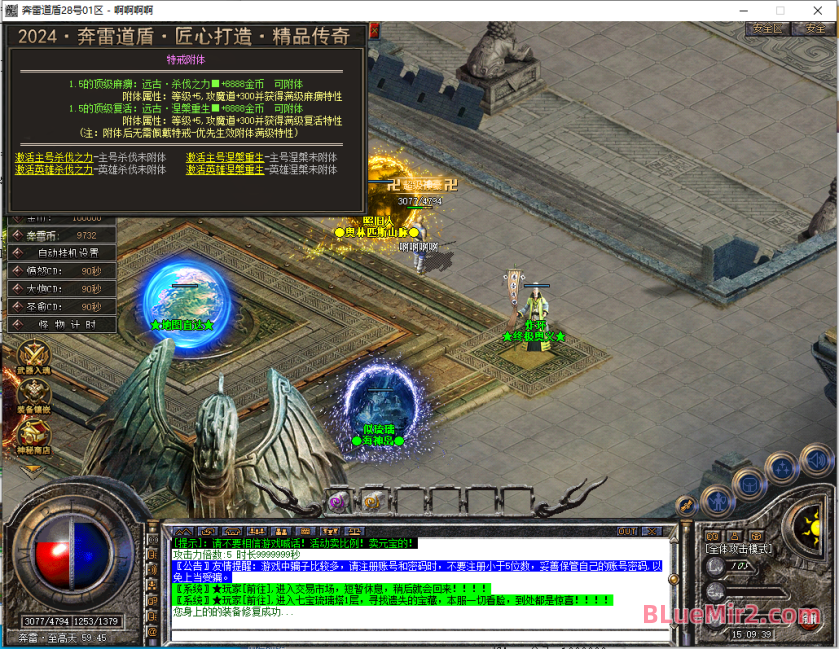The width and height of the screenshot is (839, 649).
Task: Activate main character's 杀伐之力 link
Action: (x=55, y=157)
